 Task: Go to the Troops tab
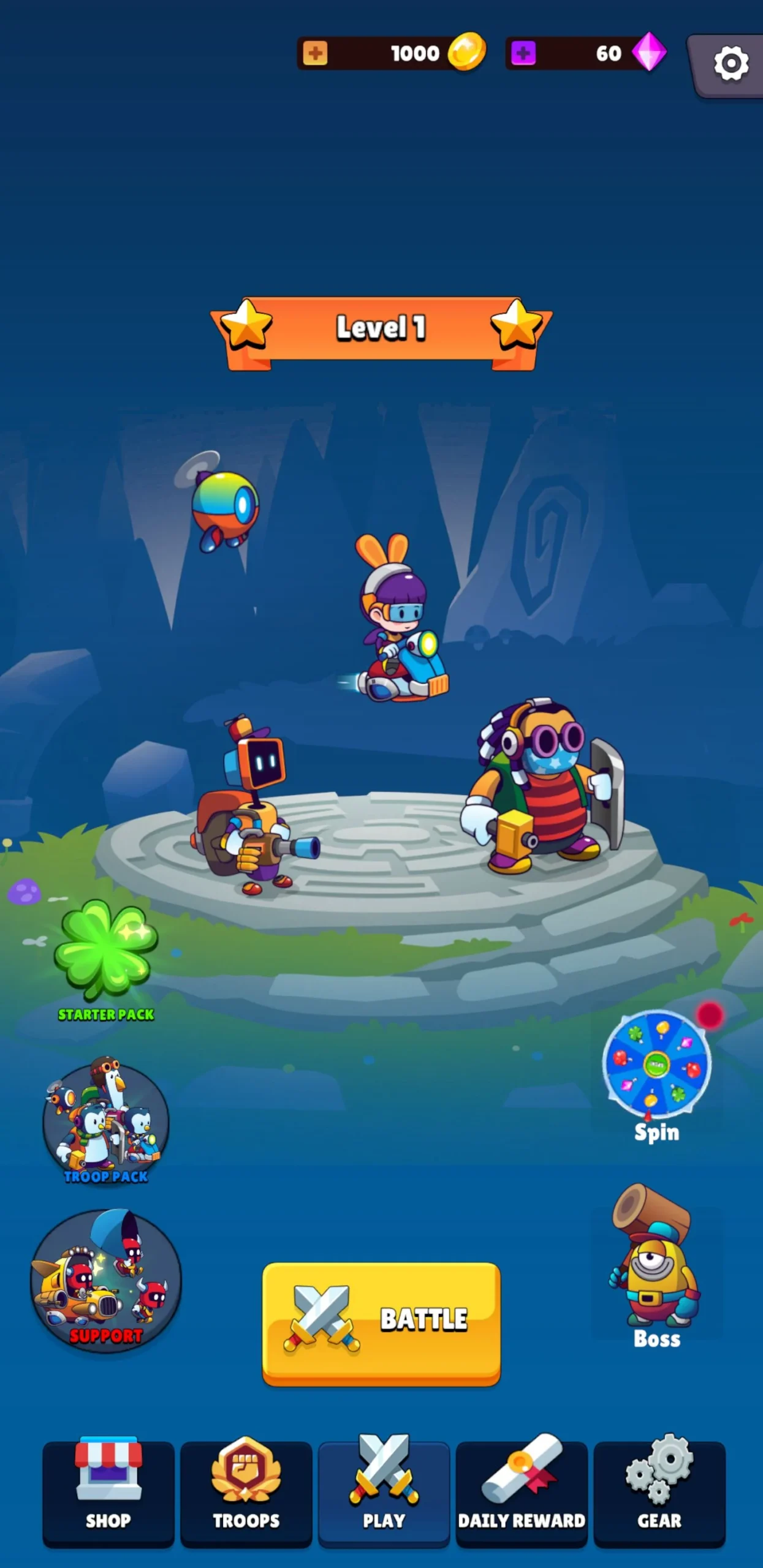pyautogui.click(x=246, y=1492)
